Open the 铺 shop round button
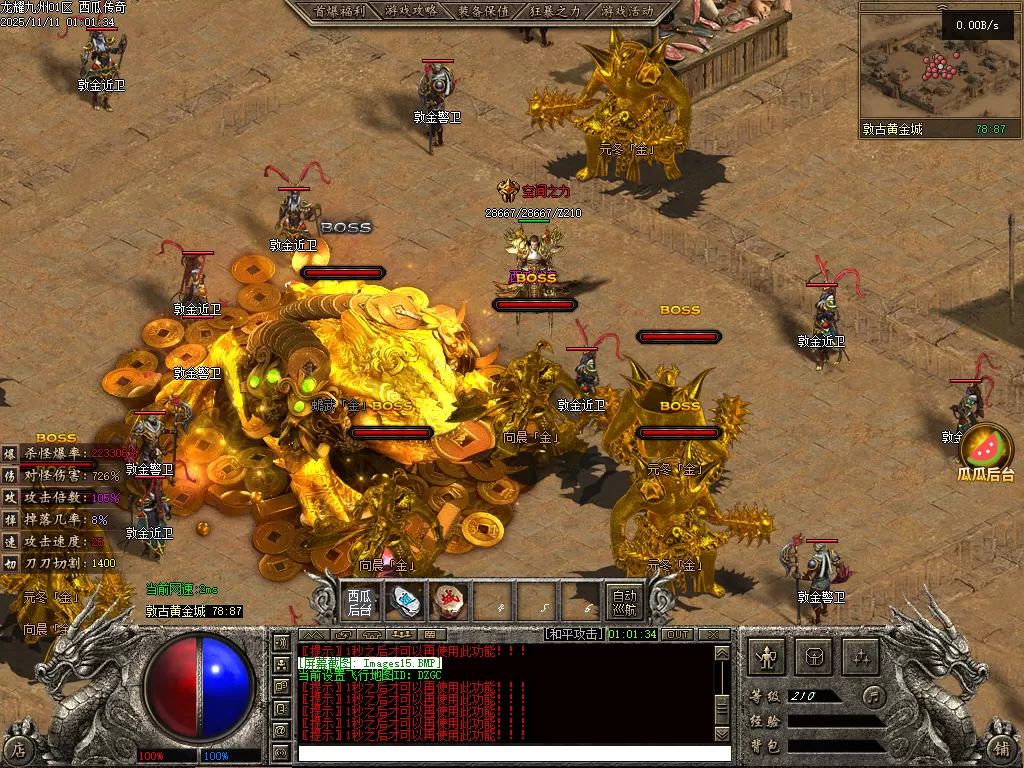This screenshot has height=768, width=1024. 1002,746
